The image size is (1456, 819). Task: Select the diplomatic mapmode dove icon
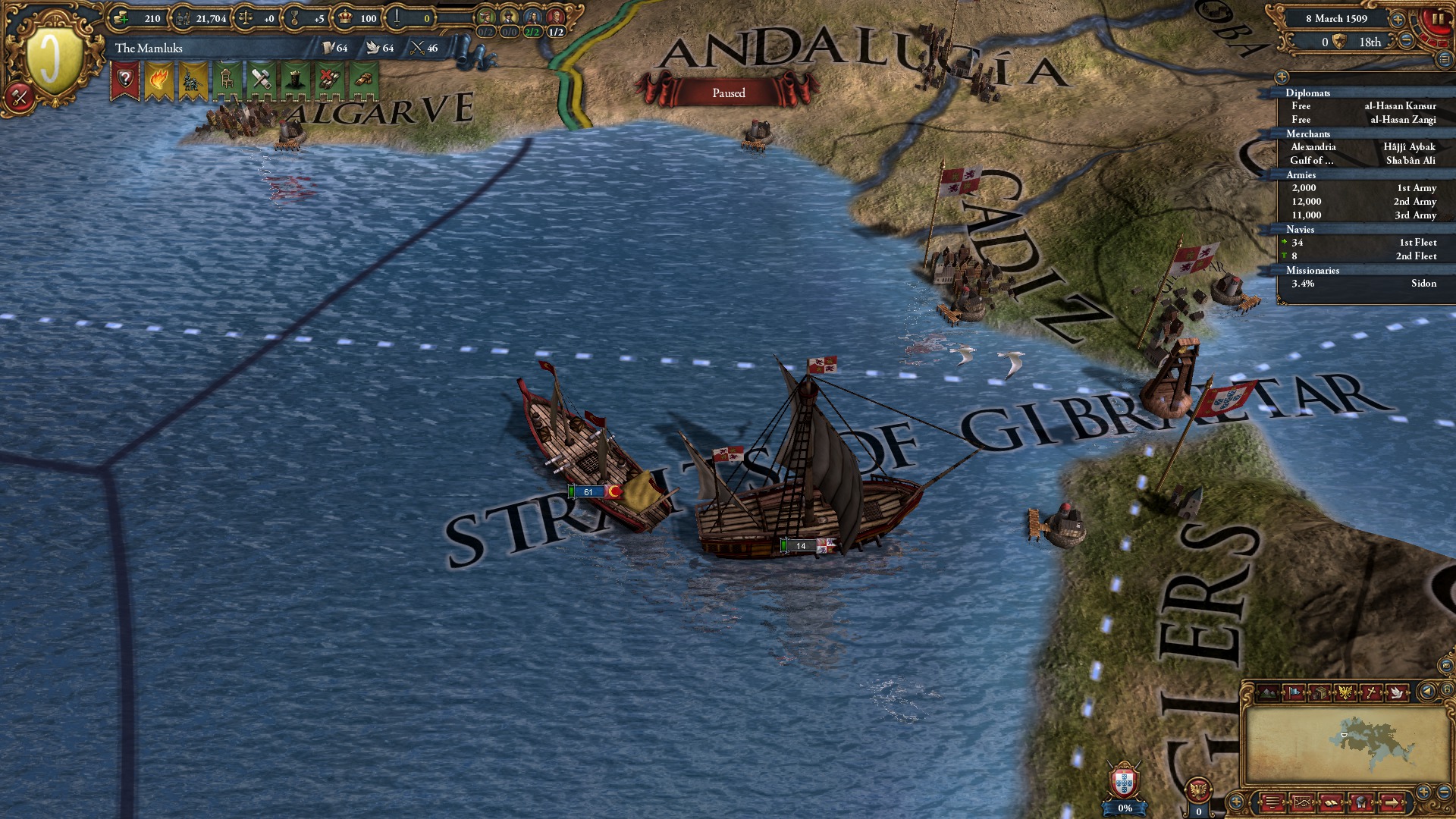1398,692
